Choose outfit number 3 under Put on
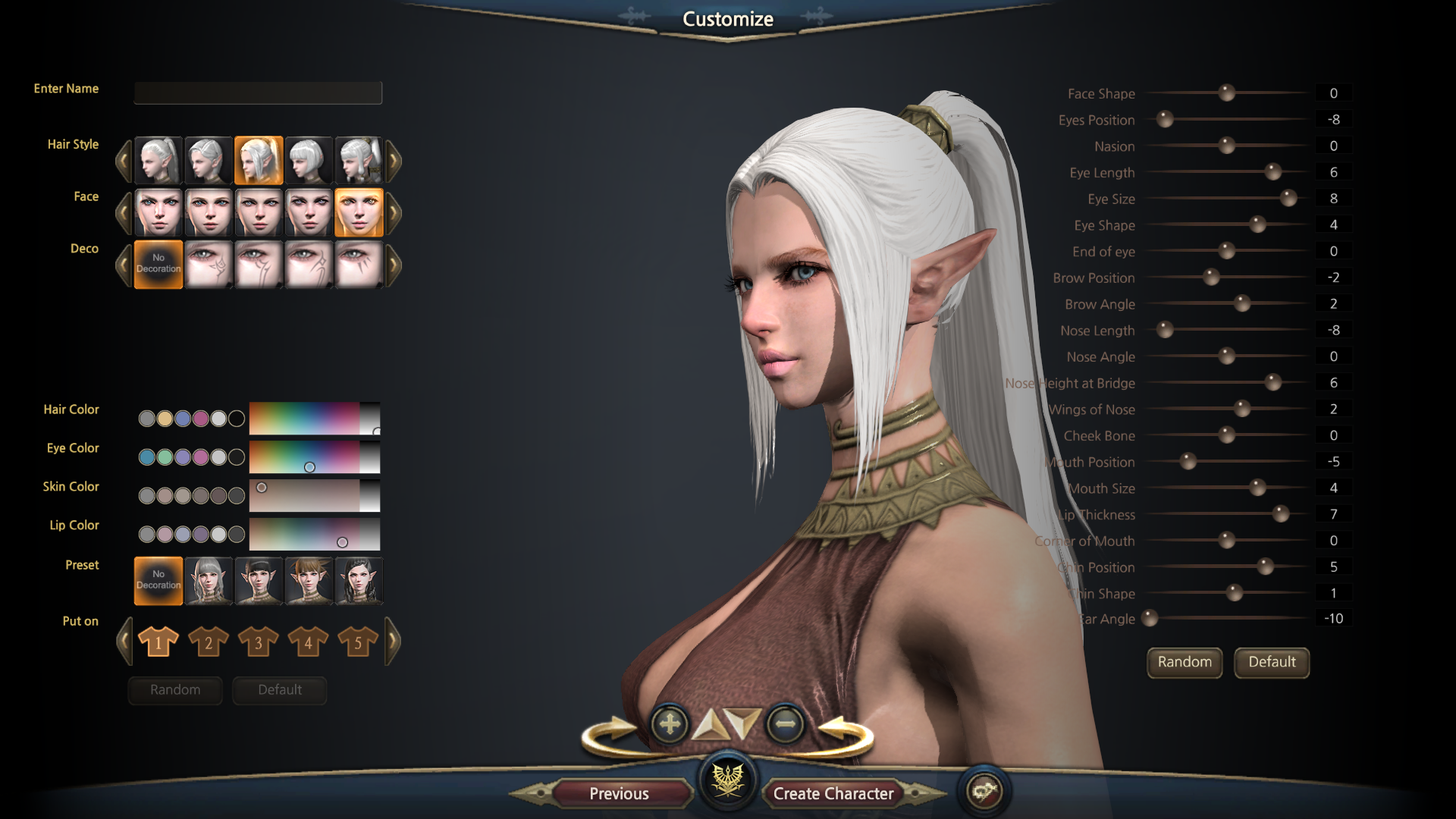The height and width of the screenshot is (819, 1456). click(x=258, y=642)
